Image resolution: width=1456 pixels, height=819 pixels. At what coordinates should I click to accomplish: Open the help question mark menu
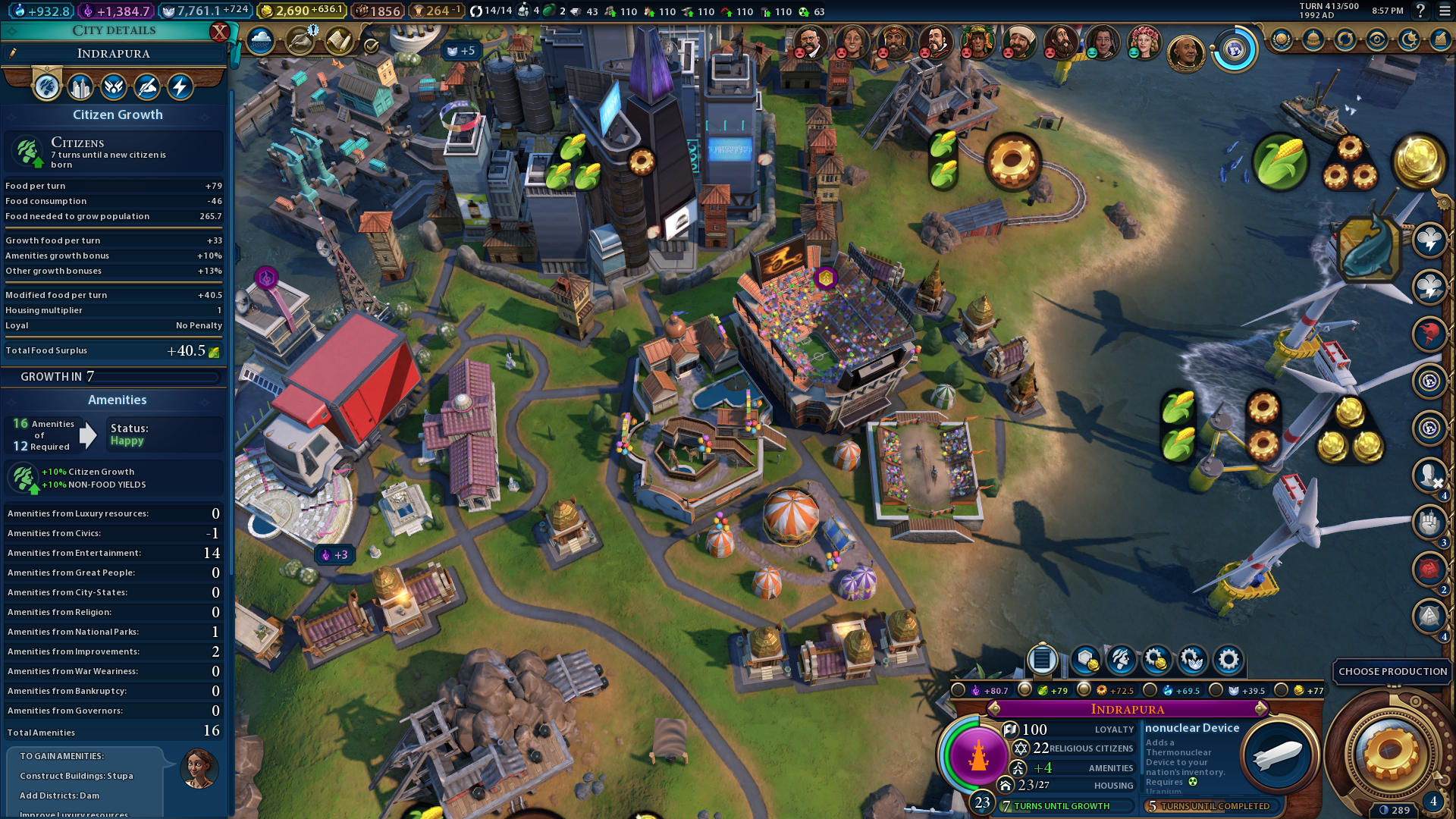point(1420,11)
